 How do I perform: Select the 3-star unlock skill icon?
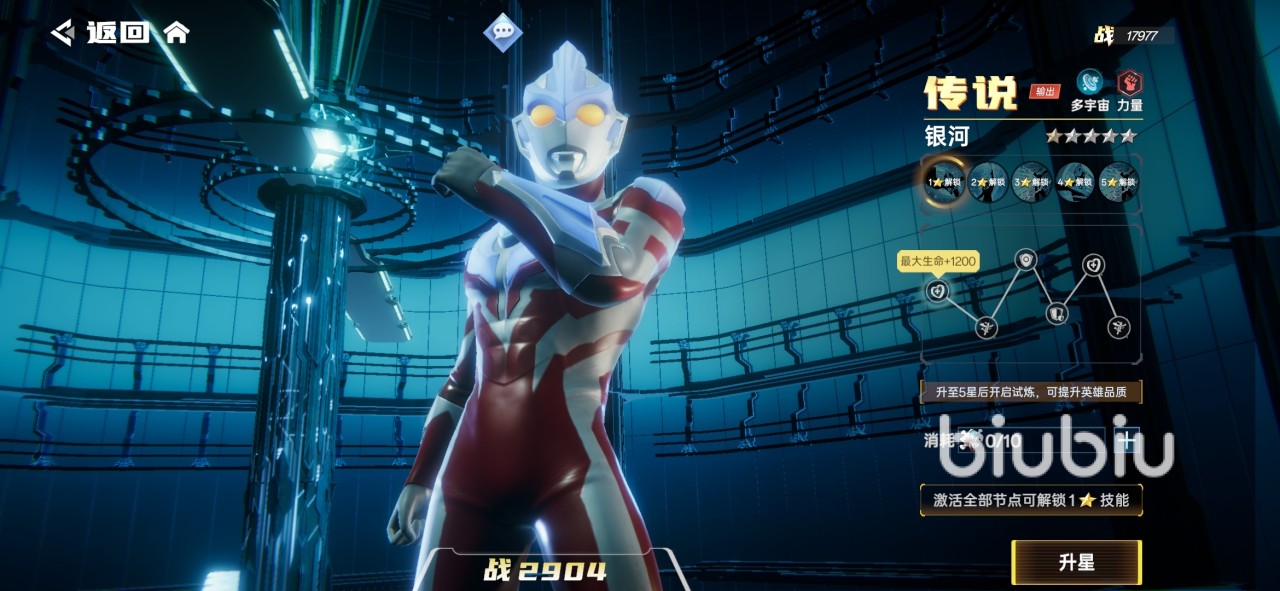[1031, 183]
